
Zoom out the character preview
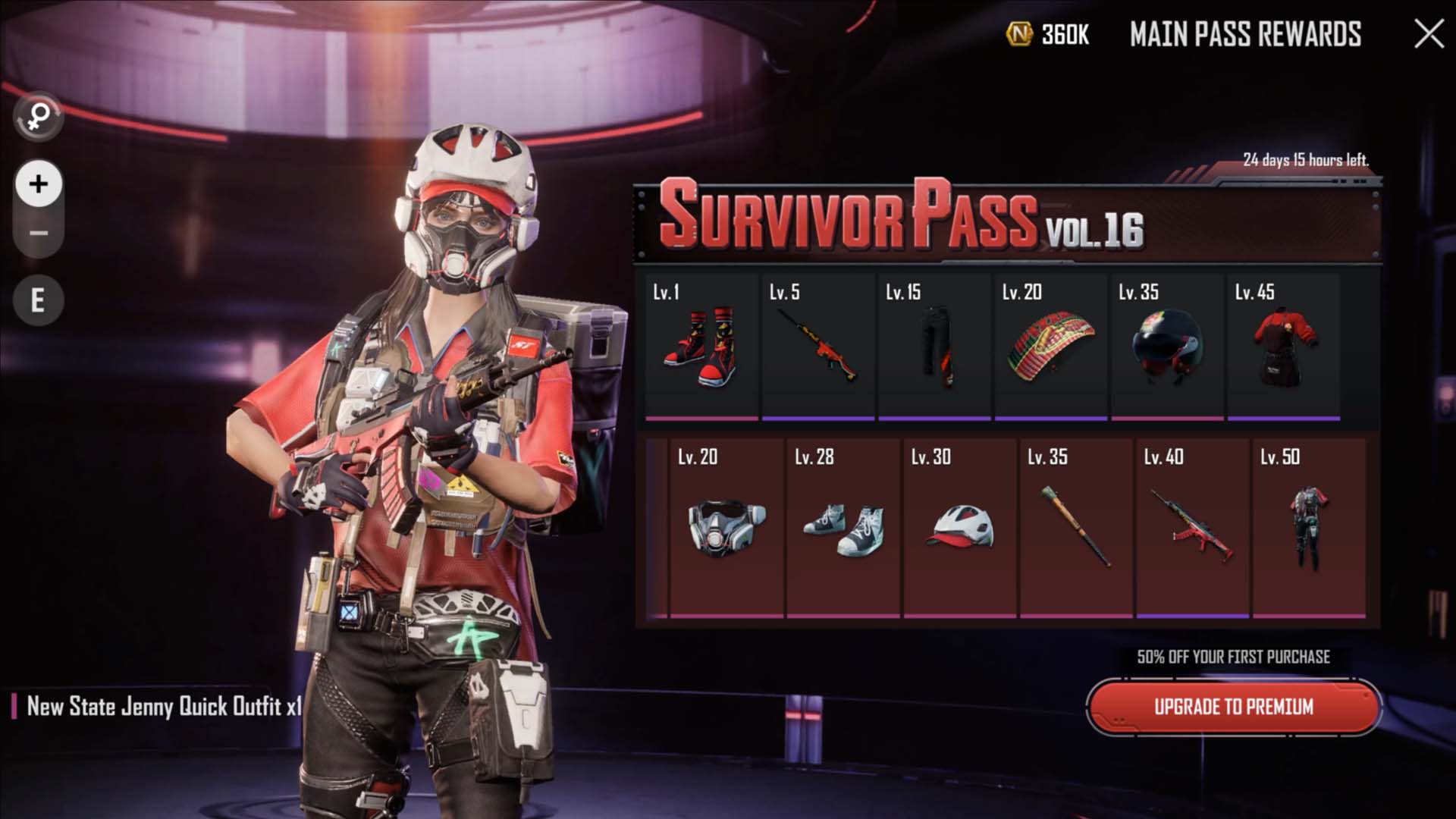tap(39, 233)
